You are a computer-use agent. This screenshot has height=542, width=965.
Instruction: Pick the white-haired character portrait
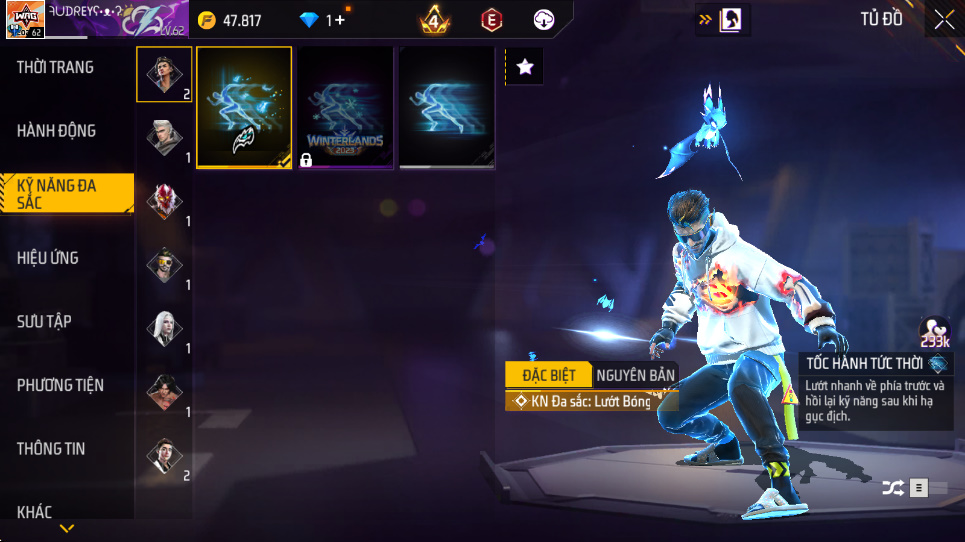tap(164, 327)
